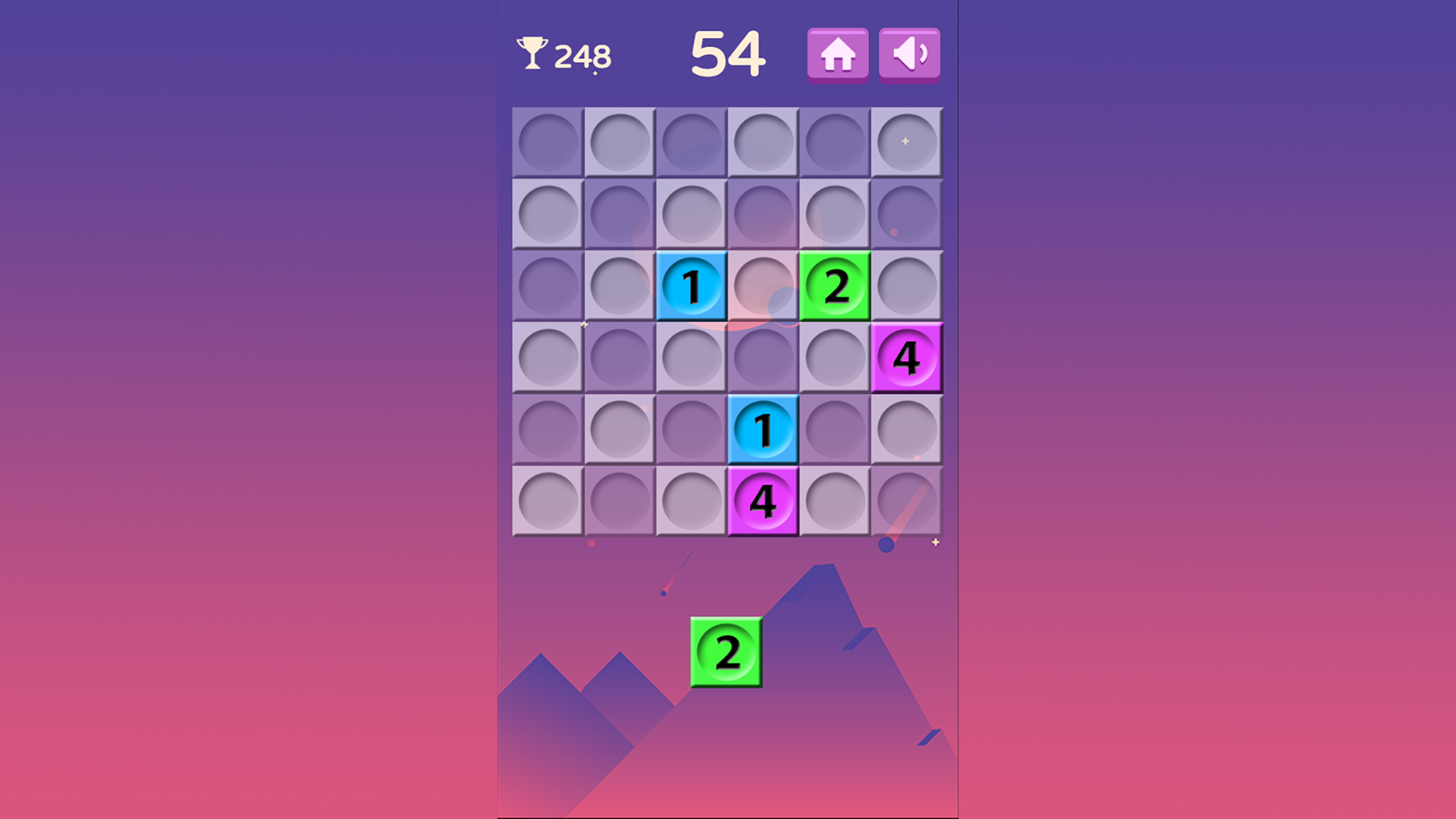Click the empty cell left of the blue 1
Viewport: 1456px width, 819px height.
coord(620,287)
